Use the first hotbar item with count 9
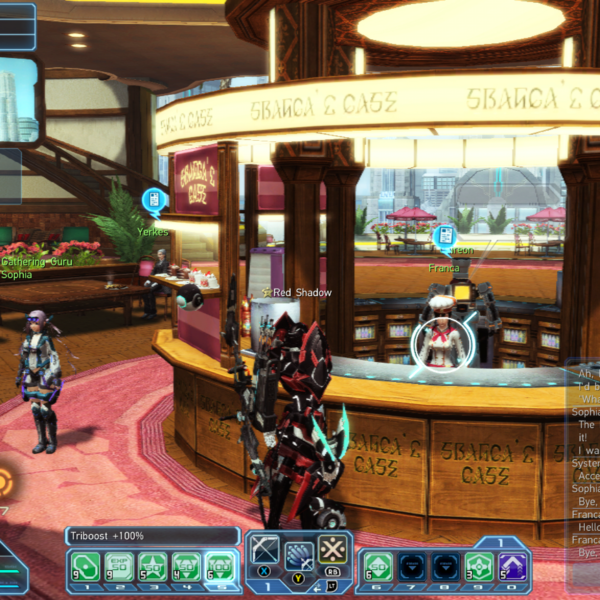This screenshot has height=600, width=600. click(86, 566)
